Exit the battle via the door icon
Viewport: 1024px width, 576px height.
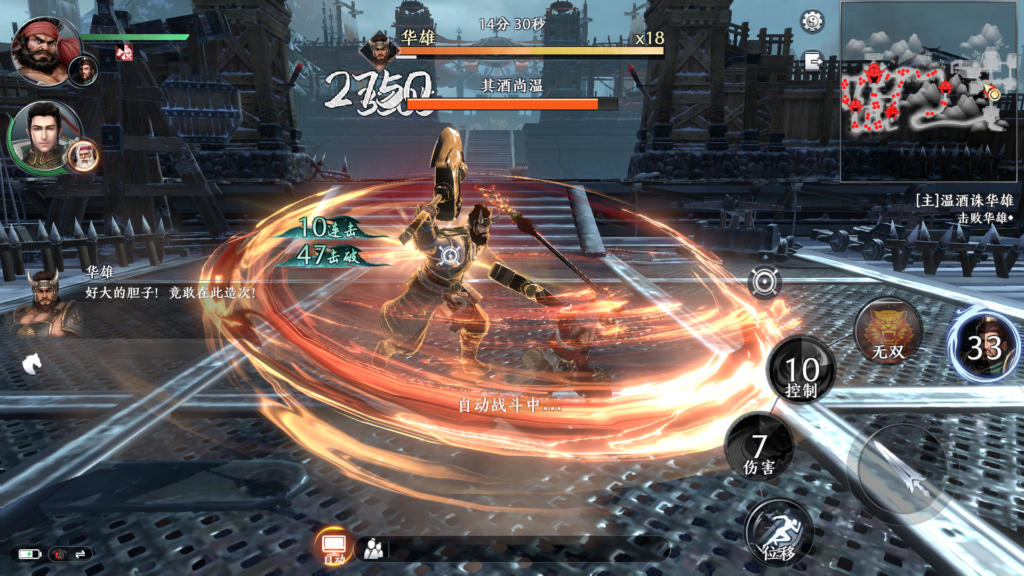pyautogui.click(x=812, y=63)
